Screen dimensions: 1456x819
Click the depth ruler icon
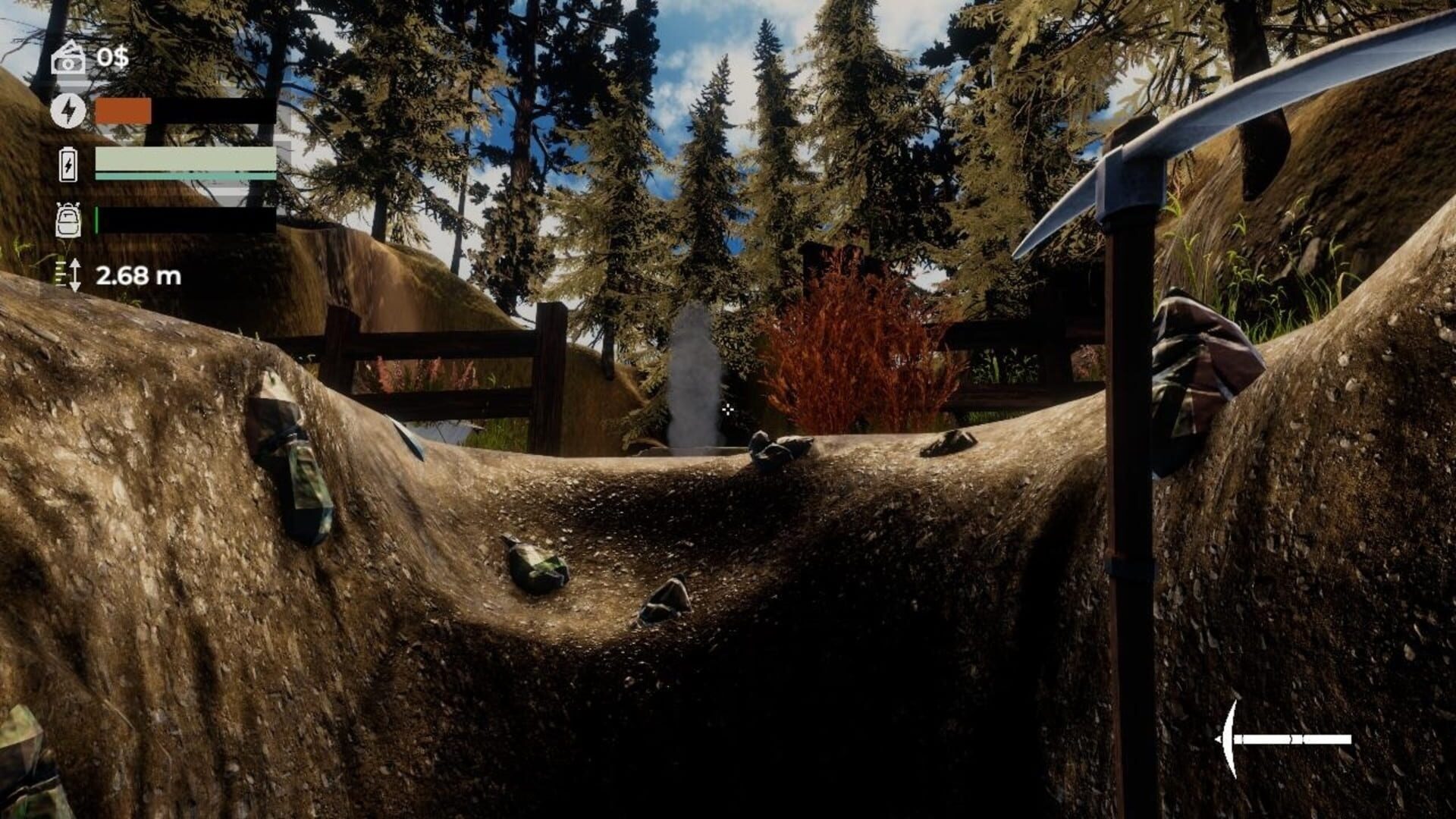point(70,275)
